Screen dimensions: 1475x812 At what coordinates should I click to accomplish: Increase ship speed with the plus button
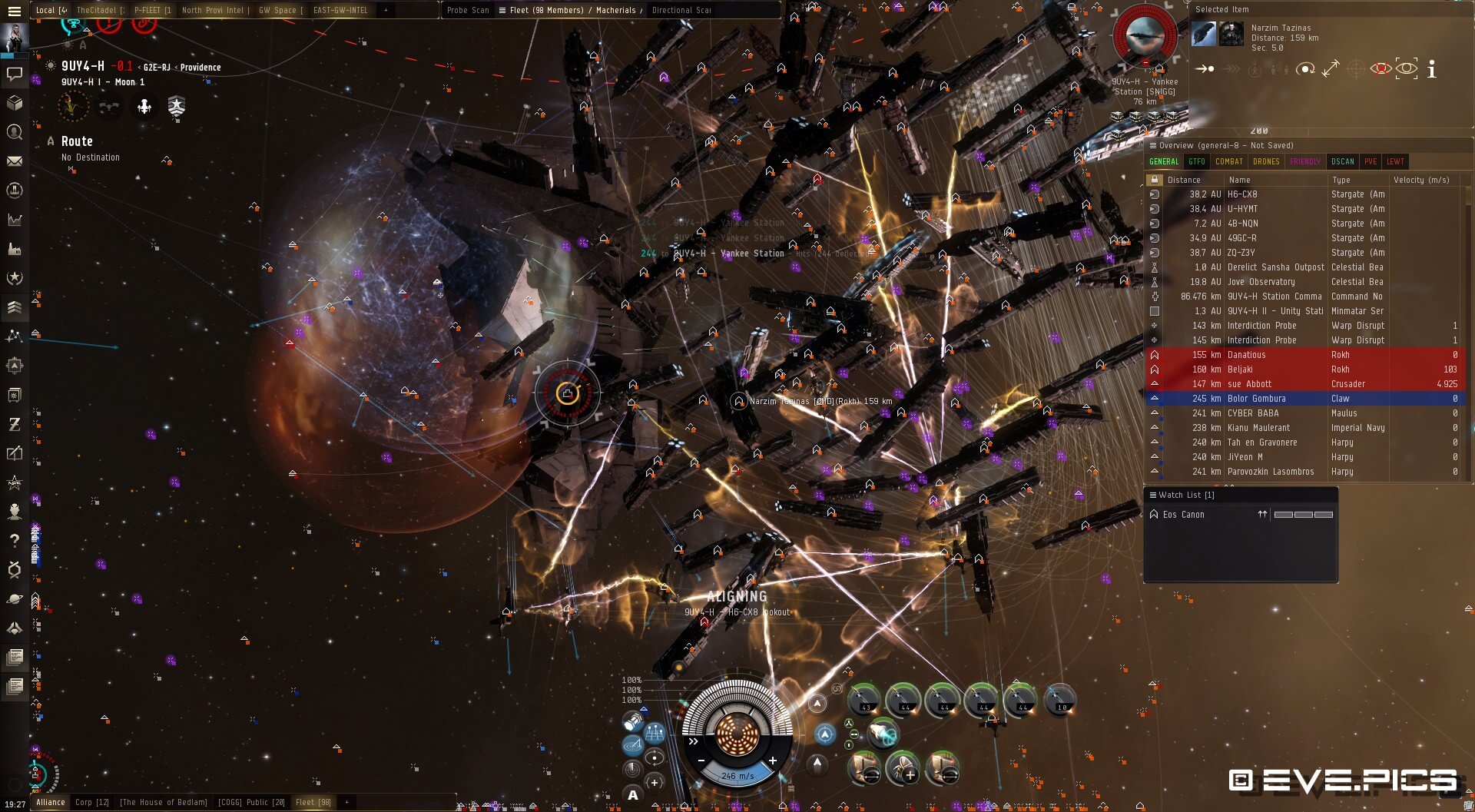click(772, 761)
